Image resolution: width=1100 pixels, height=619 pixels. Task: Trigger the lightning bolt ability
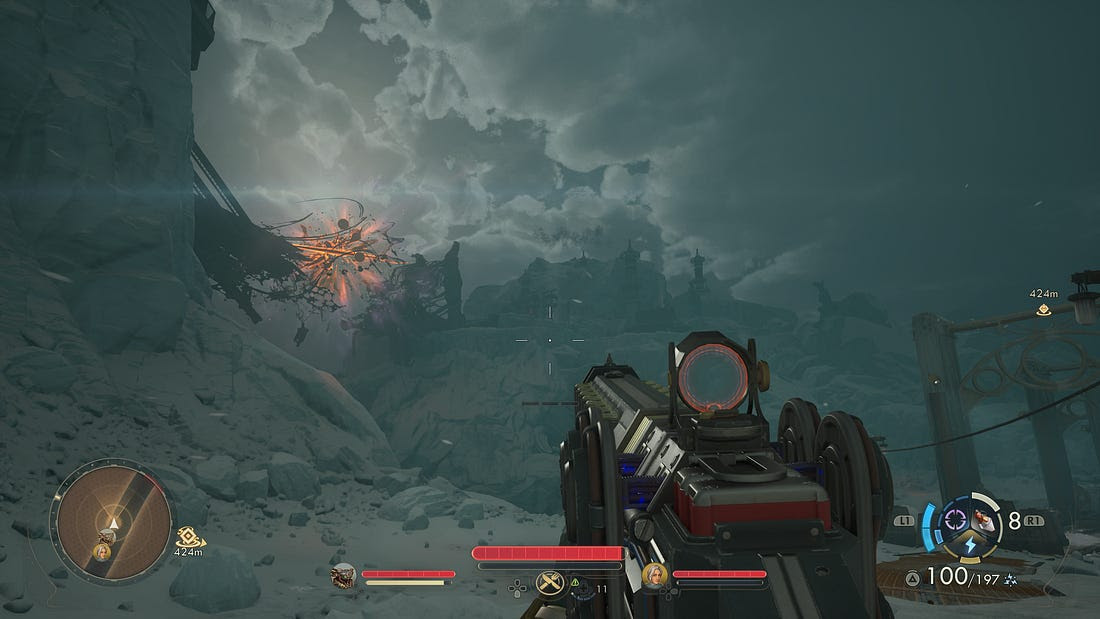(x=970, y=544)
